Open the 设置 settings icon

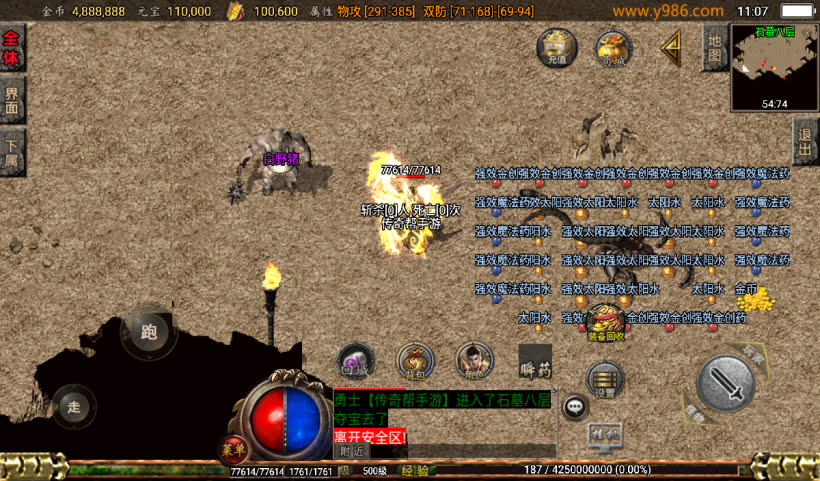tap(606, 379)
